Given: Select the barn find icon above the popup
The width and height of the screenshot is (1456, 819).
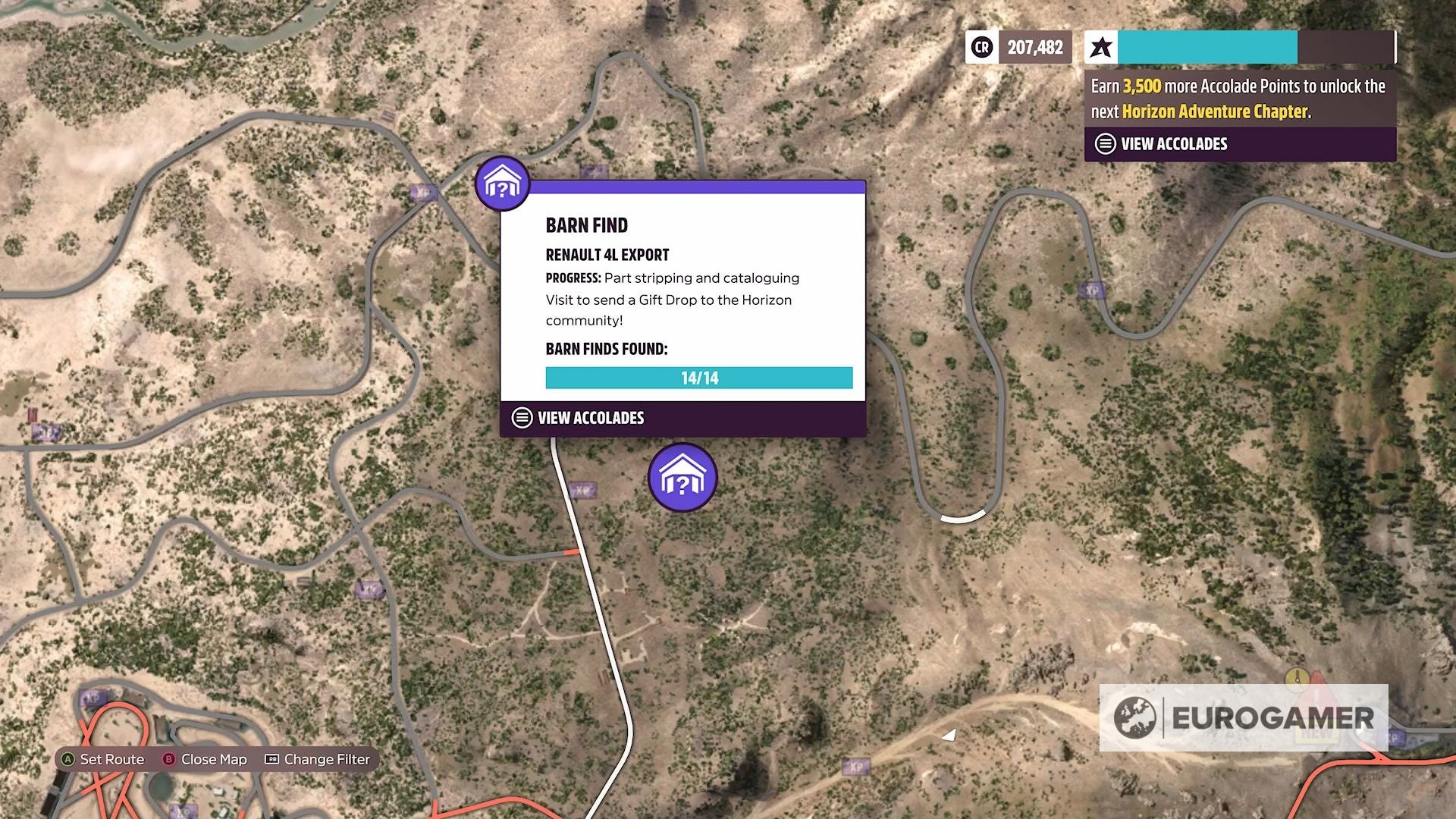Looking at the screenshot, I should pyautogui.click(x=501, y=183).
